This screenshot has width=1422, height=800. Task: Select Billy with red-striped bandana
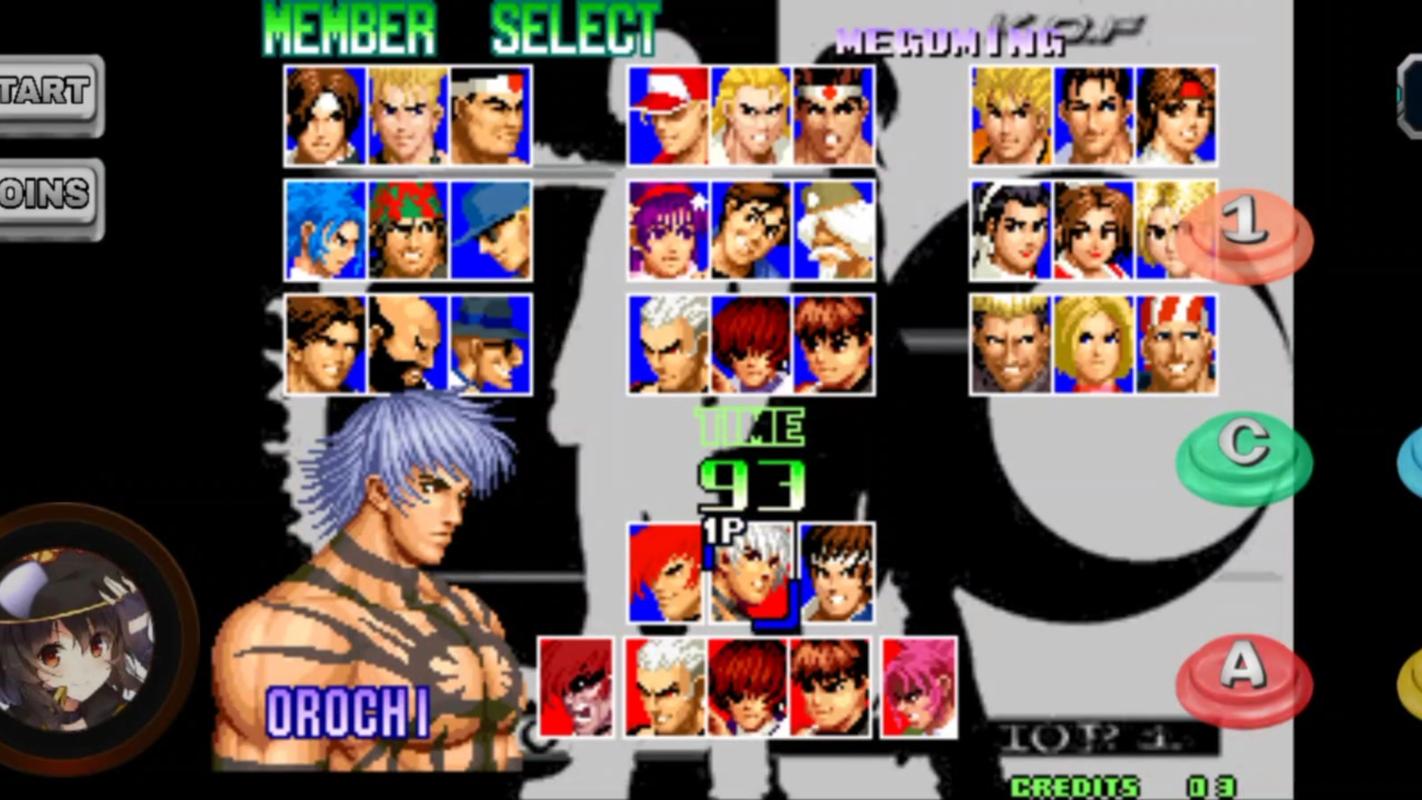(1176, 344)
